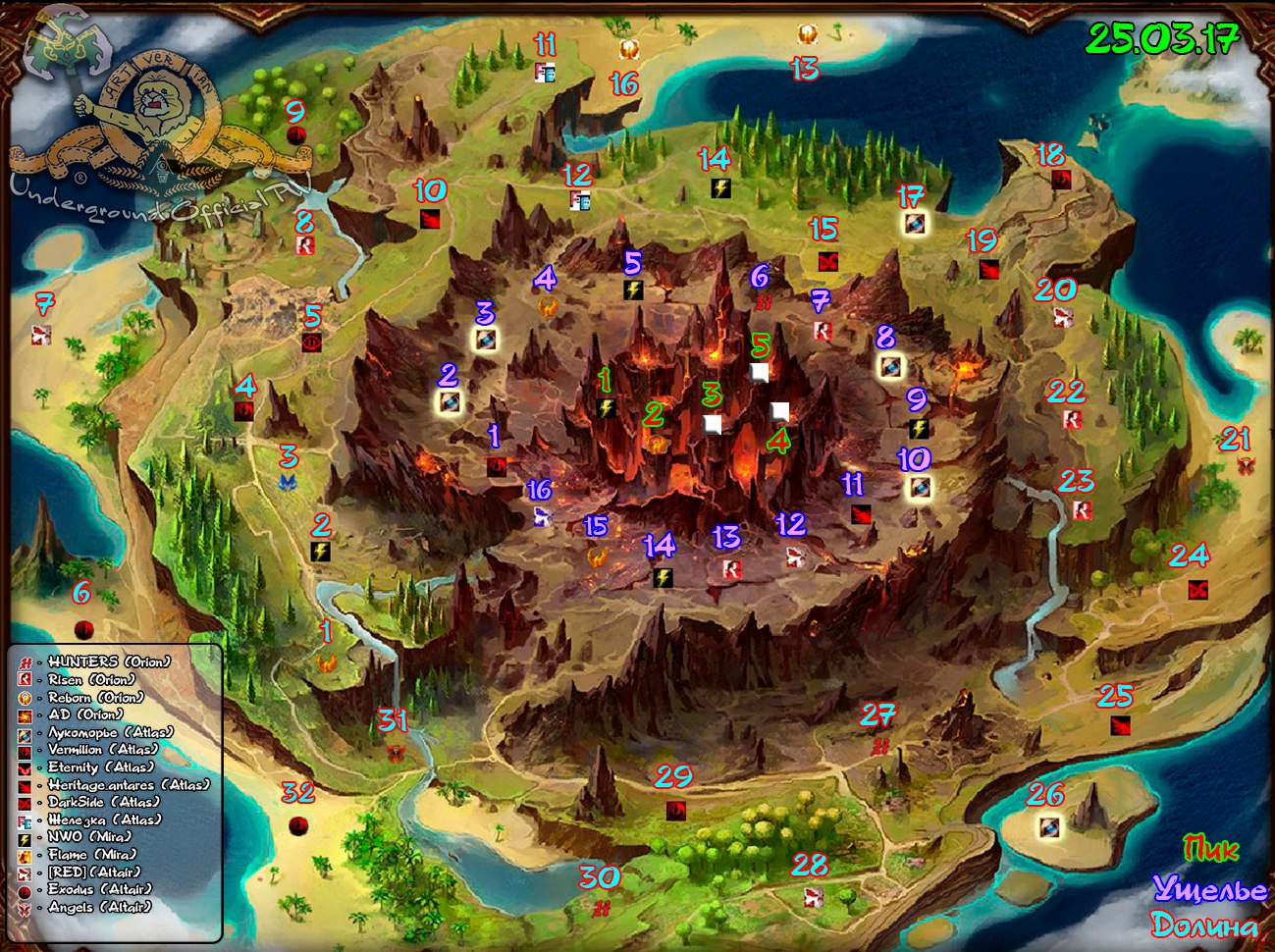Select the blue Ущелье zone label
This screenshot has width=1275, height=952.
1209,889
